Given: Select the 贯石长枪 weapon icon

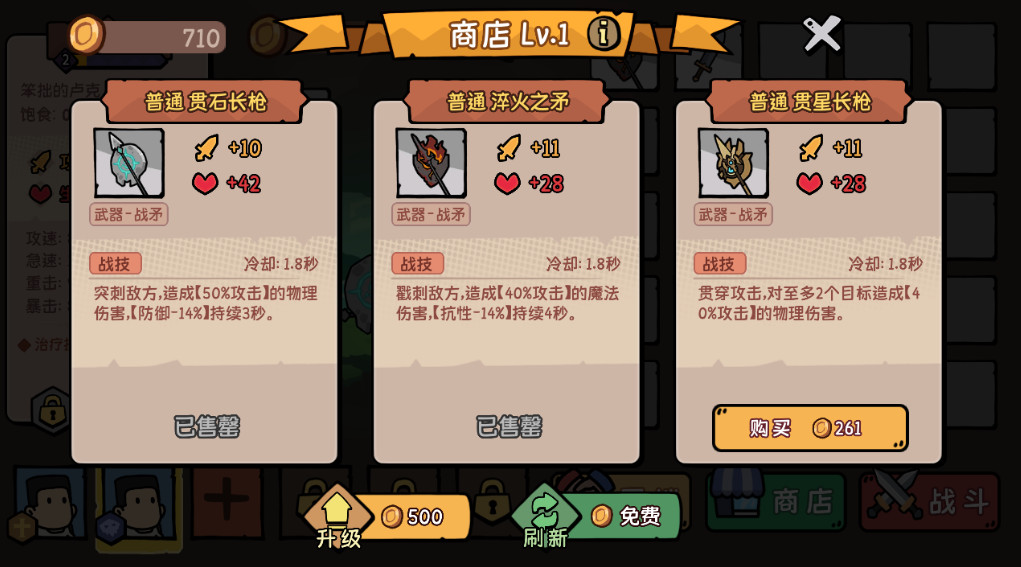Looking at the screenshot, I should [x=129, y=163].
